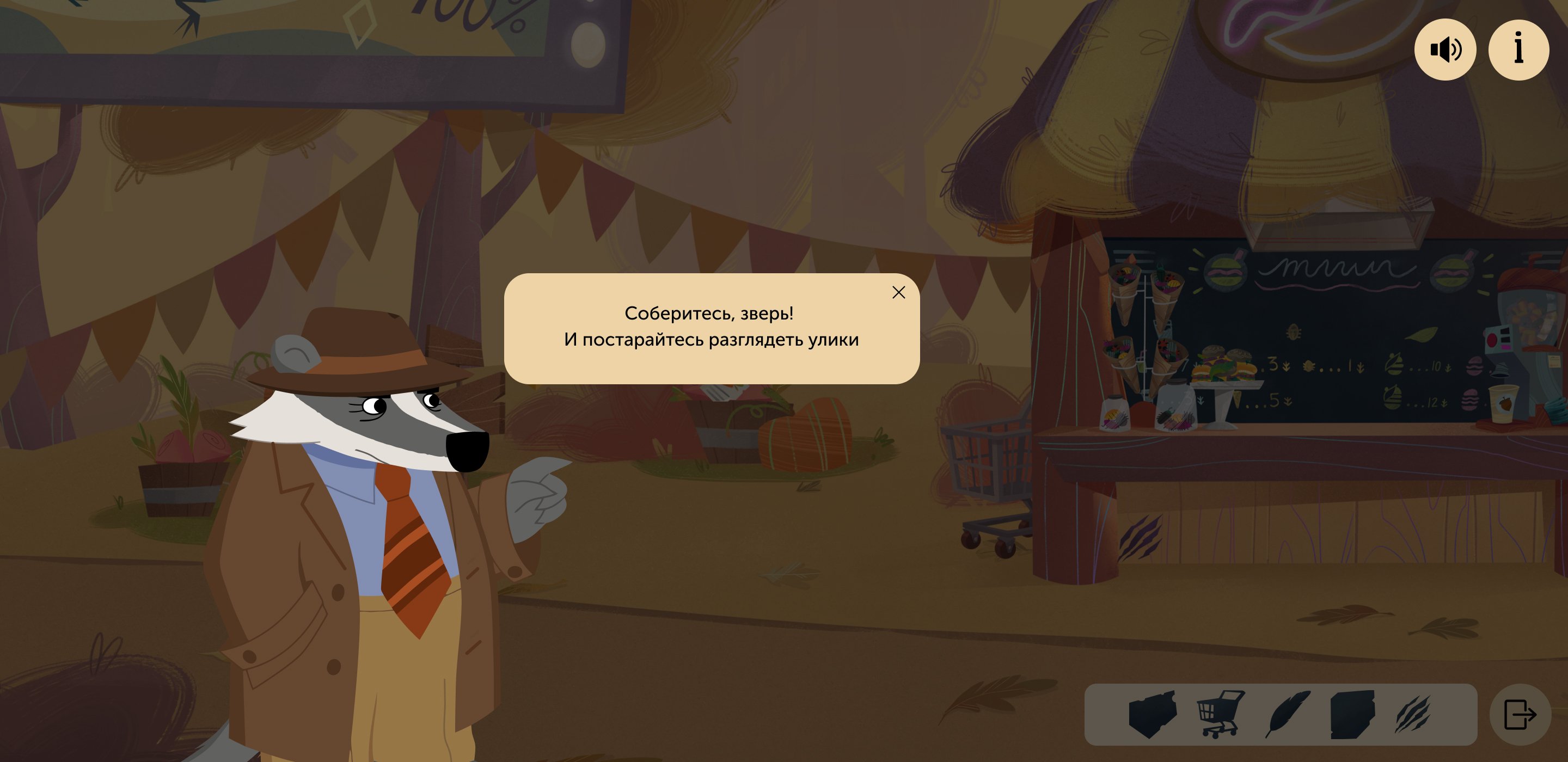Select the torn ticket clue silhouette
Screen dimensions: 1568x762
(x=1151, y=714)
